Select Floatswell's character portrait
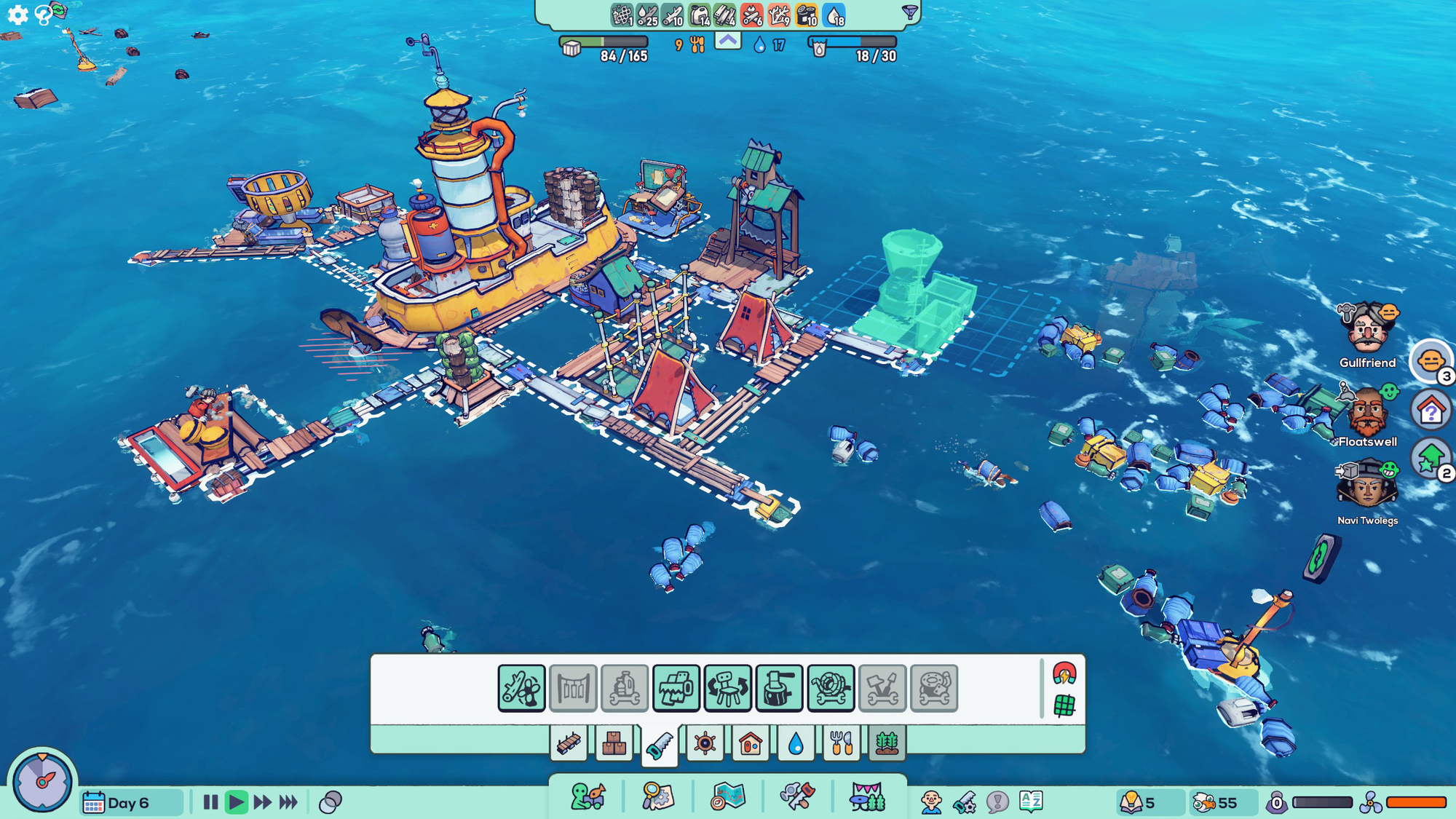The image size is (1456, 819). coord(1367,411)
